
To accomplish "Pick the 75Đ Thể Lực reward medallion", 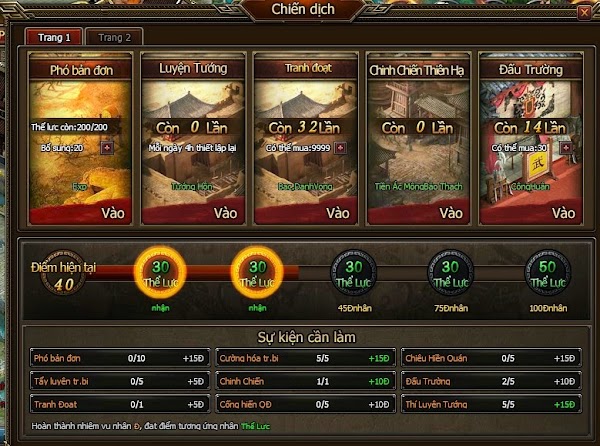I will [451, 271].
